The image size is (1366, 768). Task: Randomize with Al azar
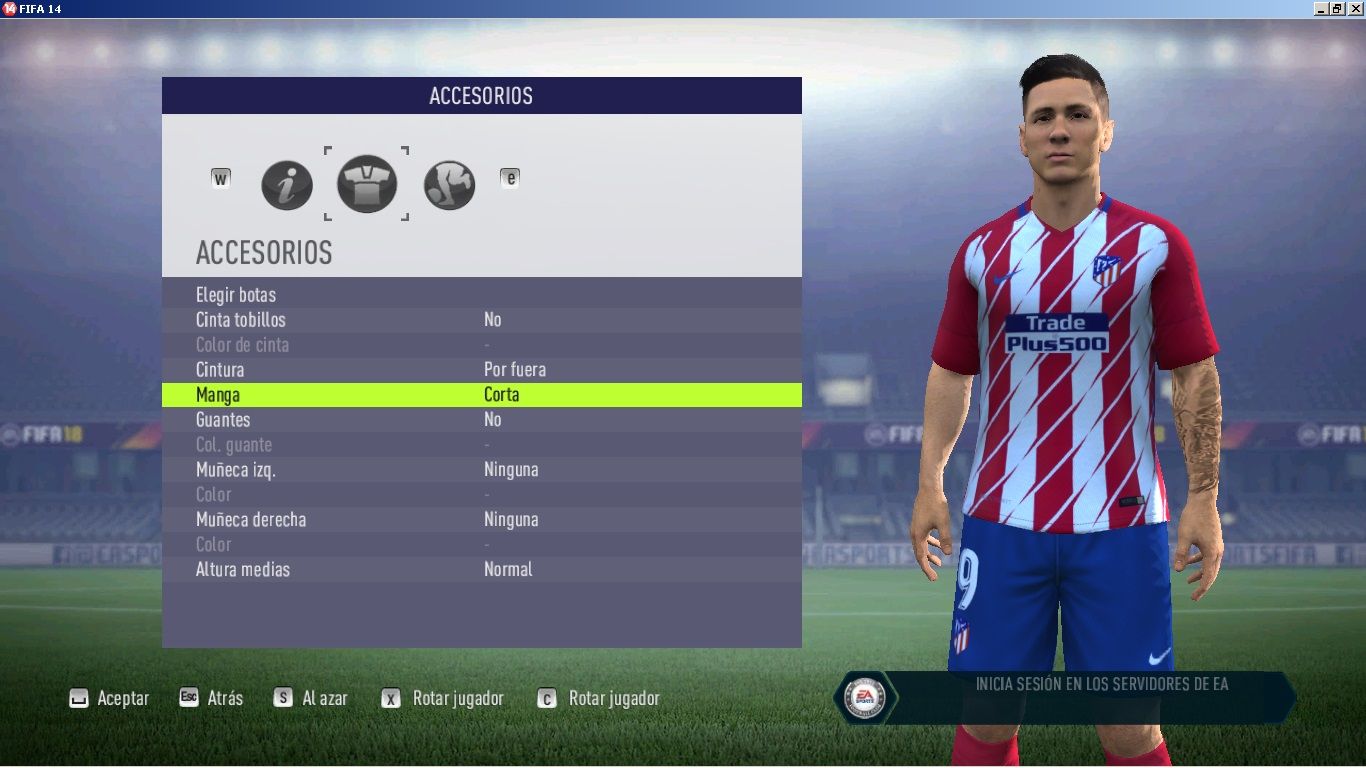pos(312,699)
